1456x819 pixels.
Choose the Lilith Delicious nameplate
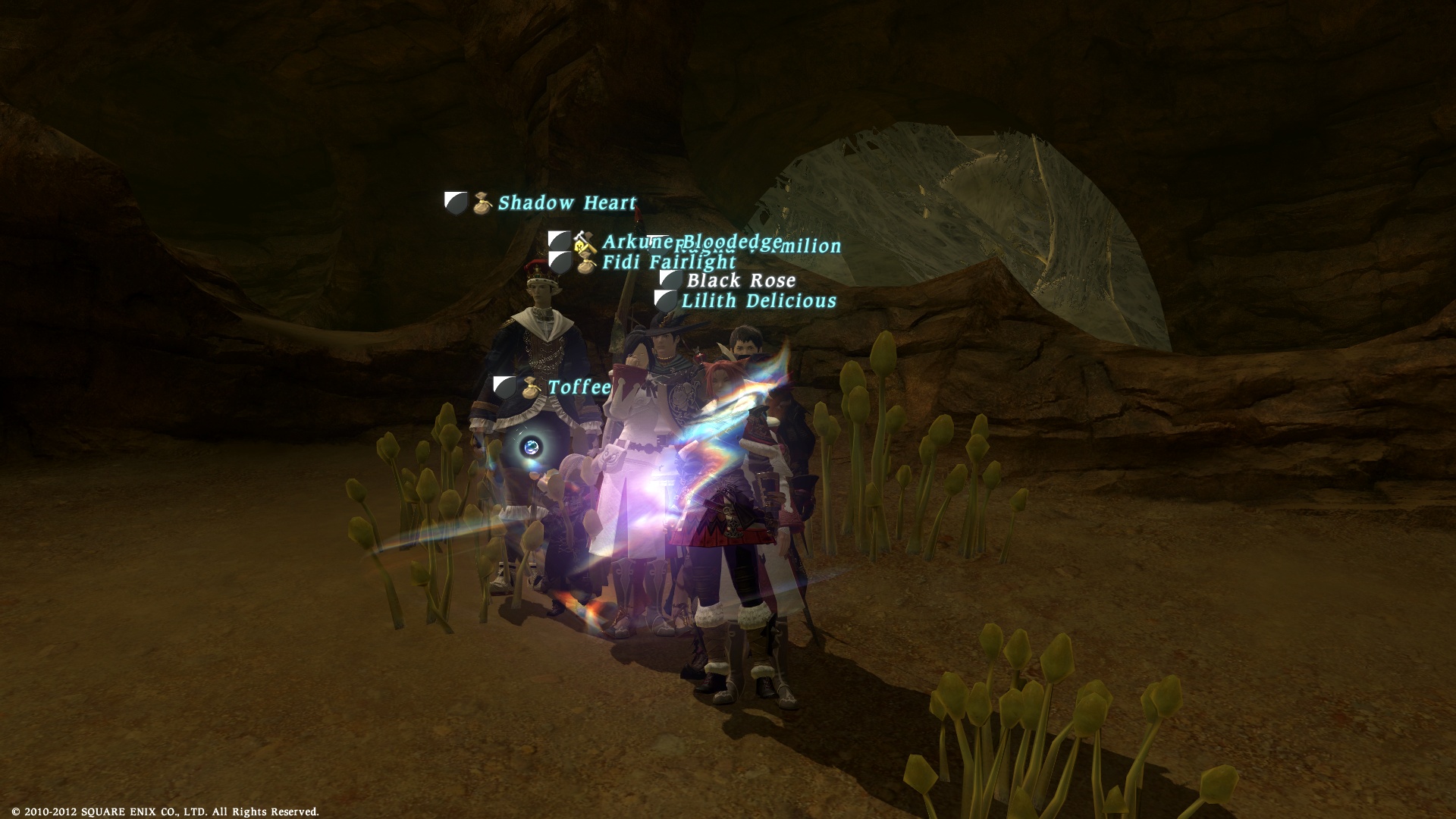[758, 301]
